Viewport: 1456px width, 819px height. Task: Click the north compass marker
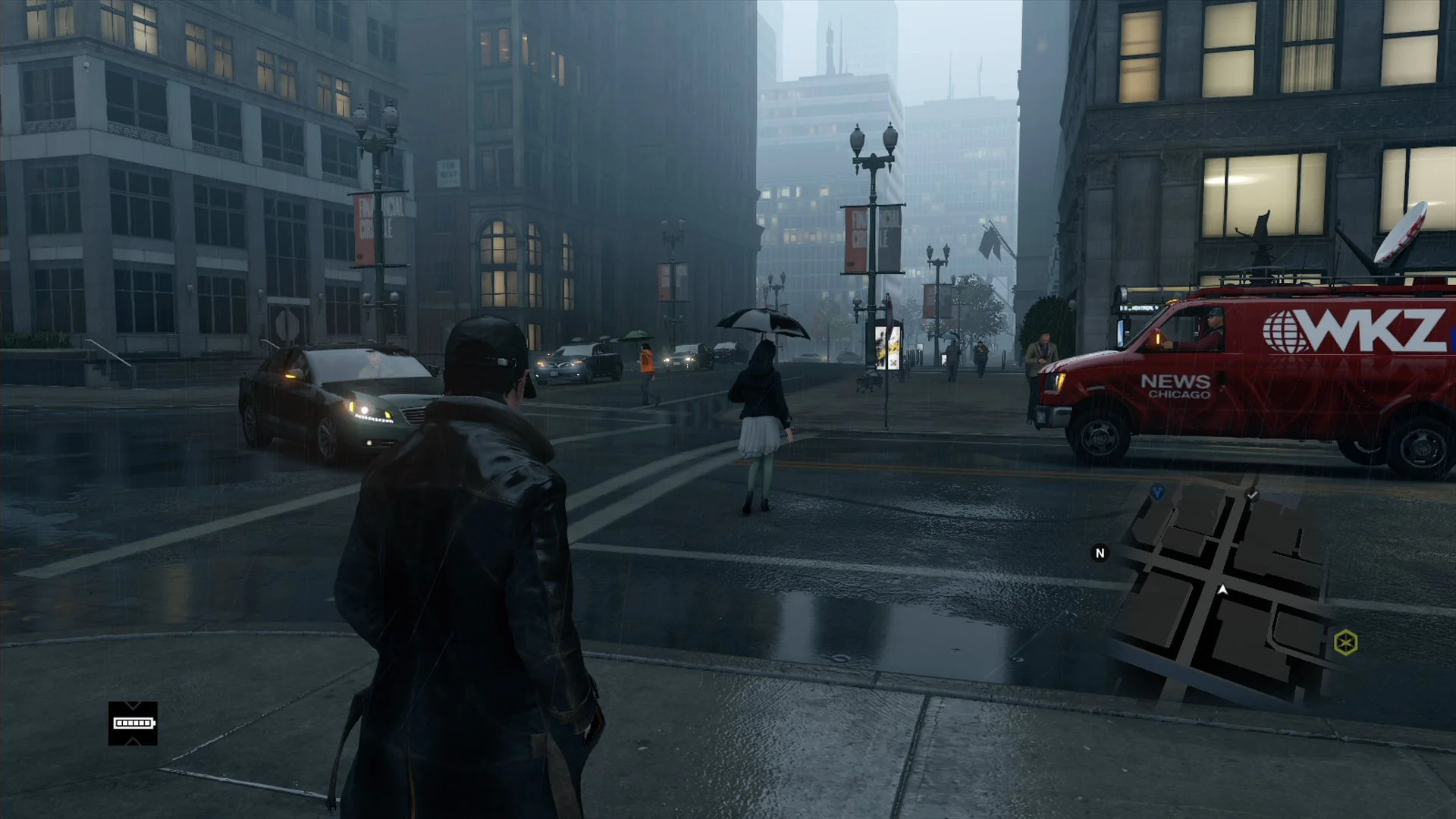[x=1100, y=554]
